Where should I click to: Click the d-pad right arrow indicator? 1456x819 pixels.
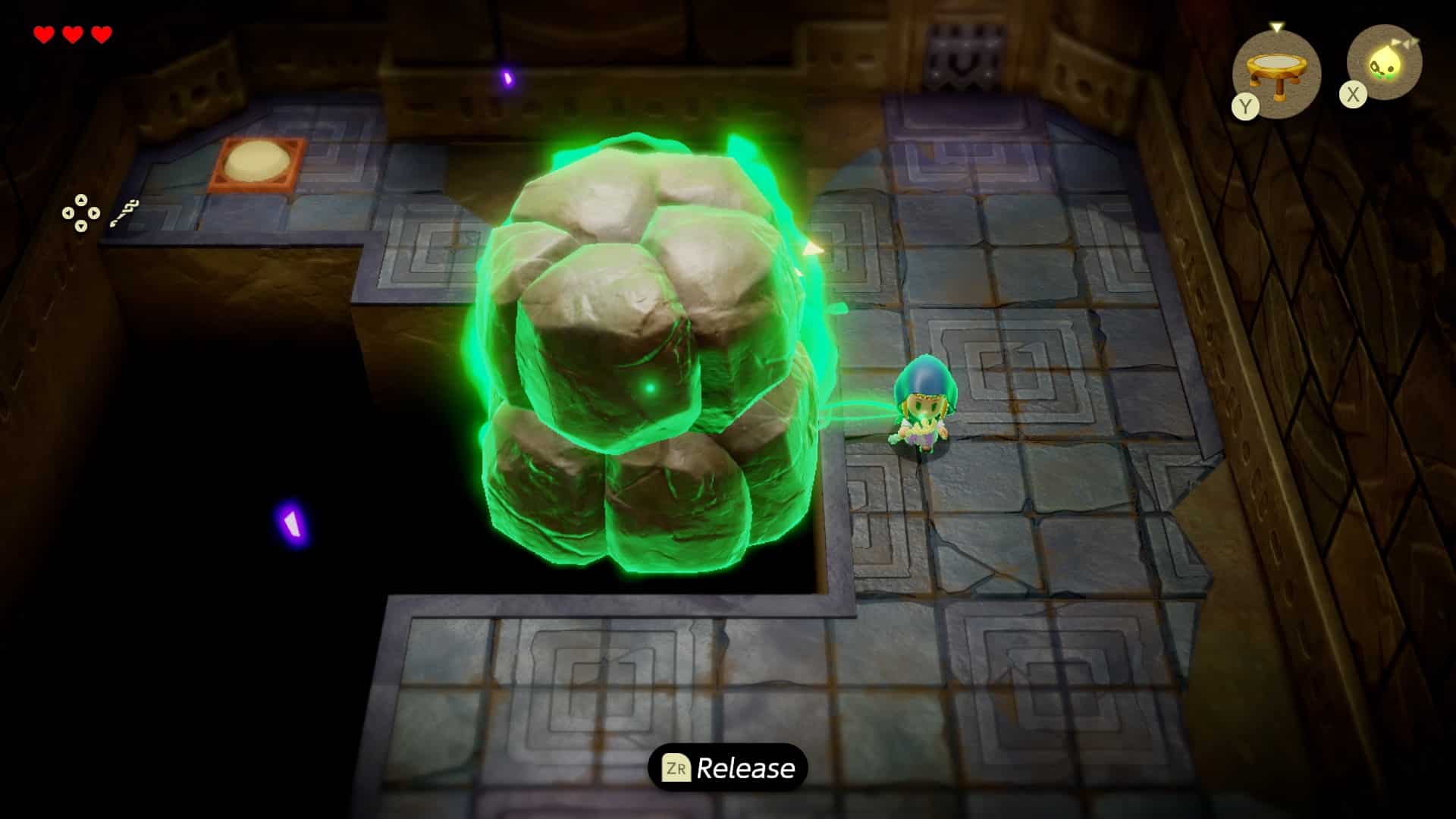coord(94,212)
